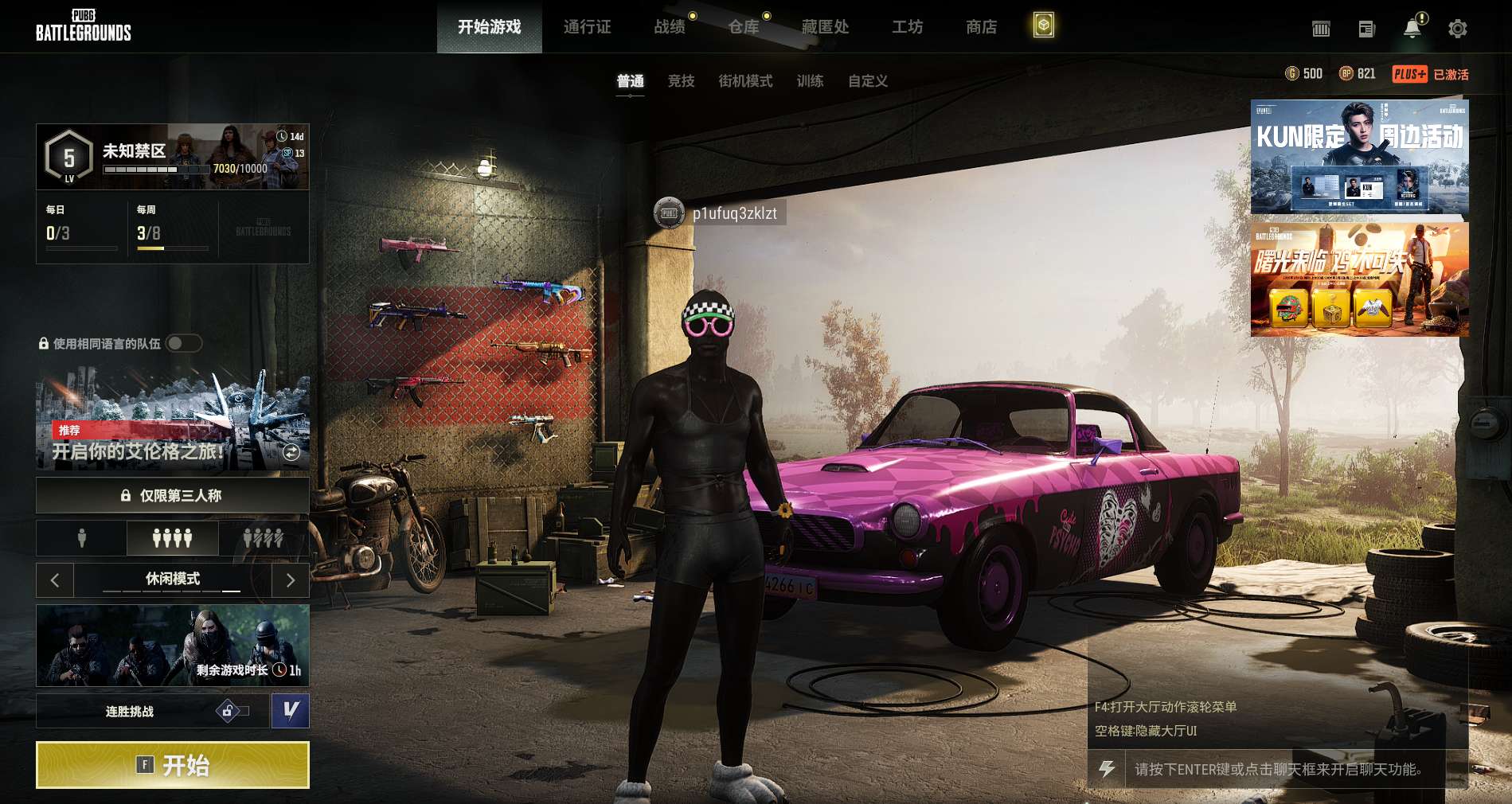This screenshot has width=1512, height=804.
Task: Open the 仅限第三人称 perspective selector
Action: [x=172, y=495]
